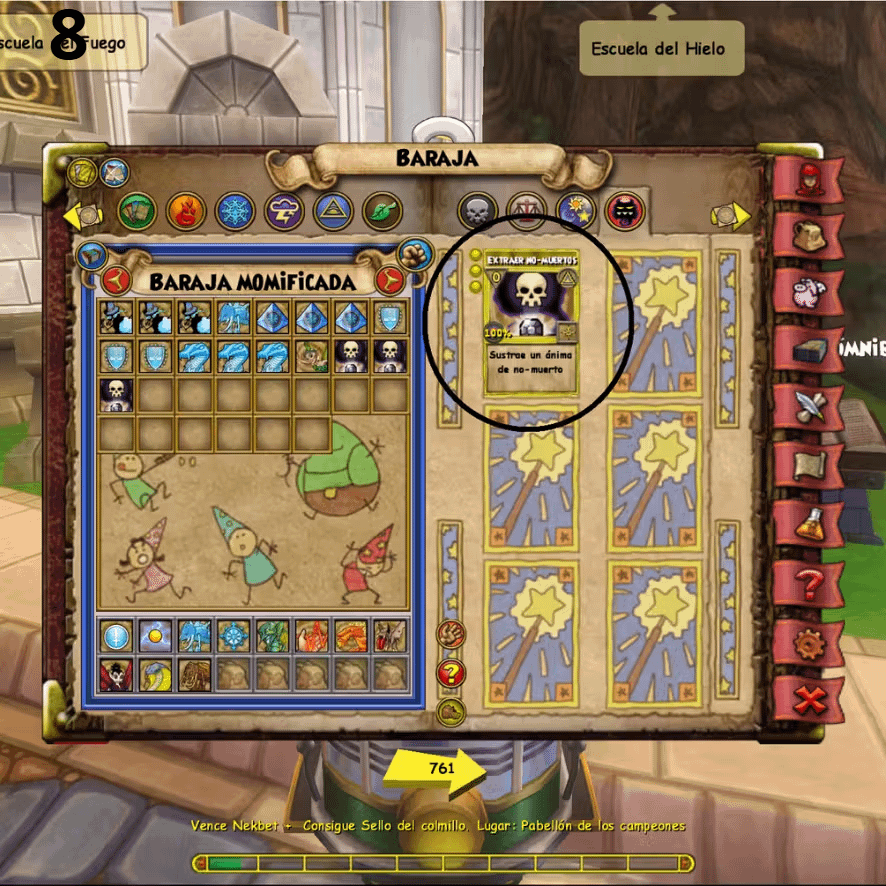Open the character page with the red wizard flag
The image size is (886, 886).
[807, 178]
